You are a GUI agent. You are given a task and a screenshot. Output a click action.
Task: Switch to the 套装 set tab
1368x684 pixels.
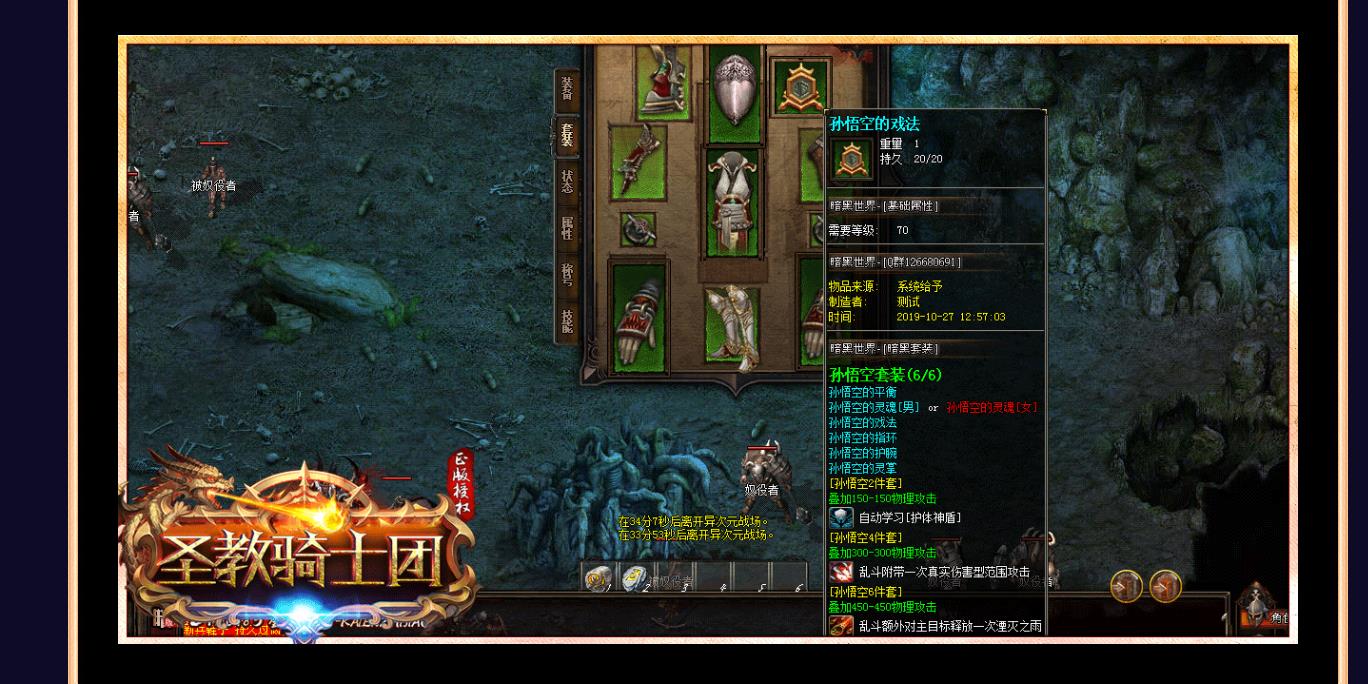567,135
